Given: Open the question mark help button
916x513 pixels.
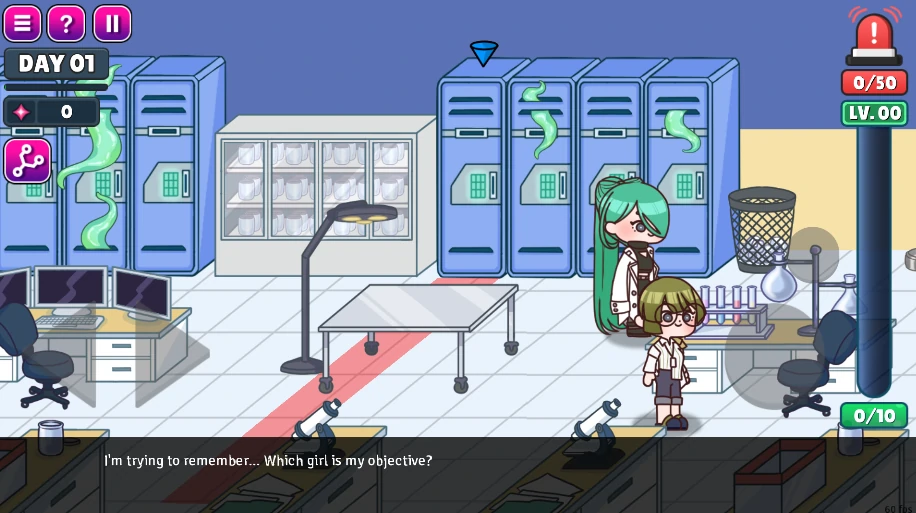Looking at the screenshot, I should (x=67, y=23).
